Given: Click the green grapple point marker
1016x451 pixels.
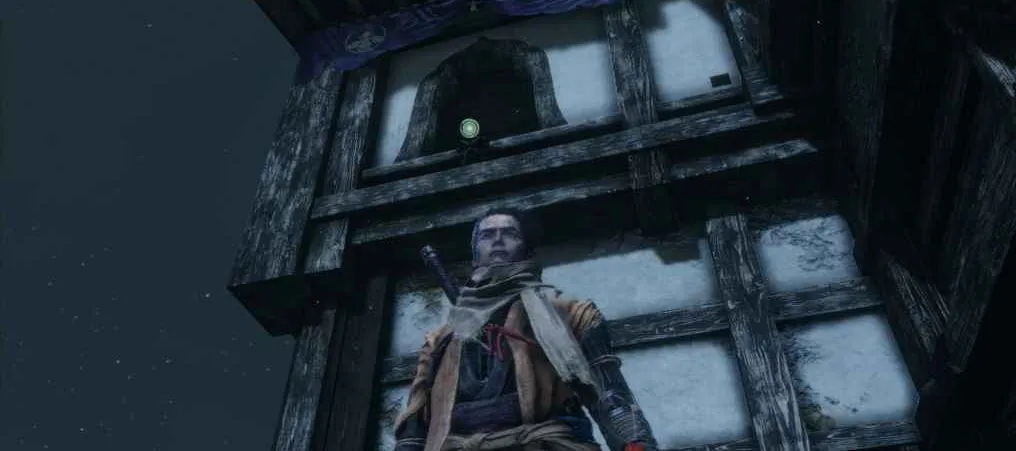Looking at the screenshot, I should click(x=469, y=128).
